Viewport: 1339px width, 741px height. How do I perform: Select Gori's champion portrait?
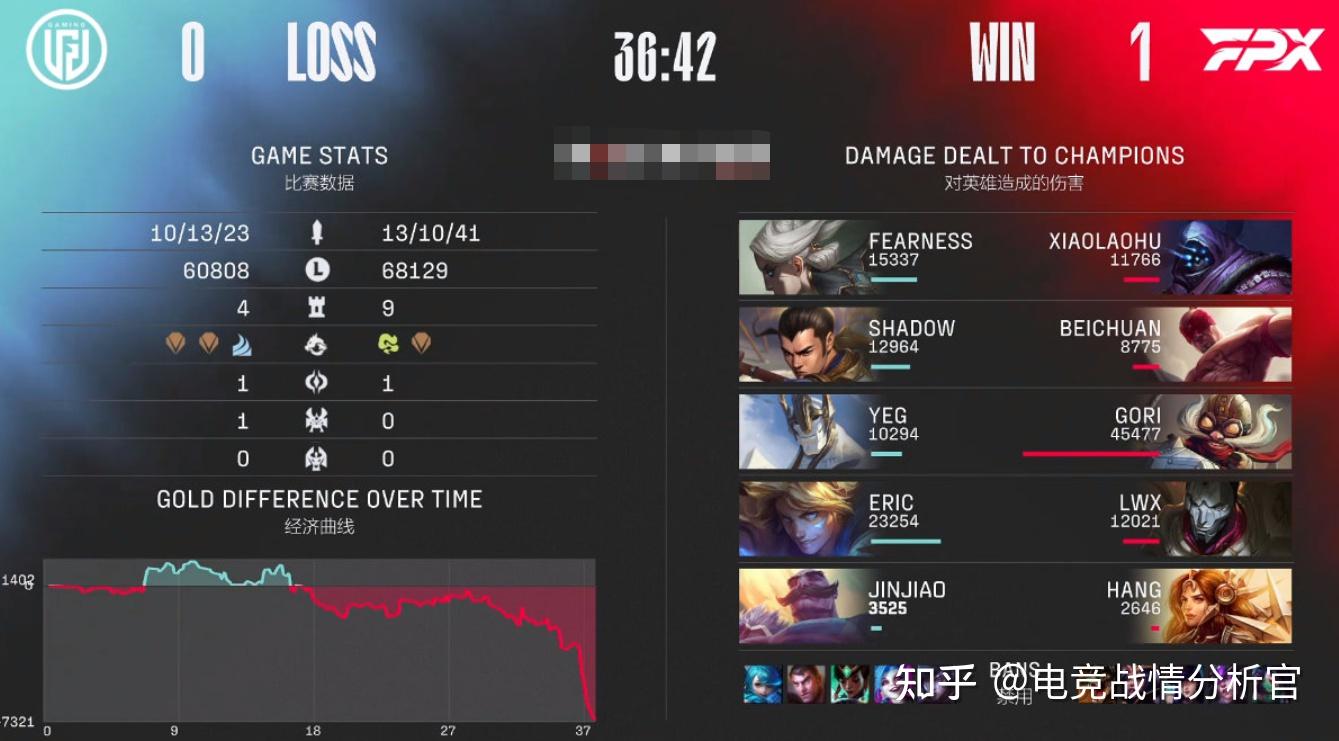(1232, 432)
